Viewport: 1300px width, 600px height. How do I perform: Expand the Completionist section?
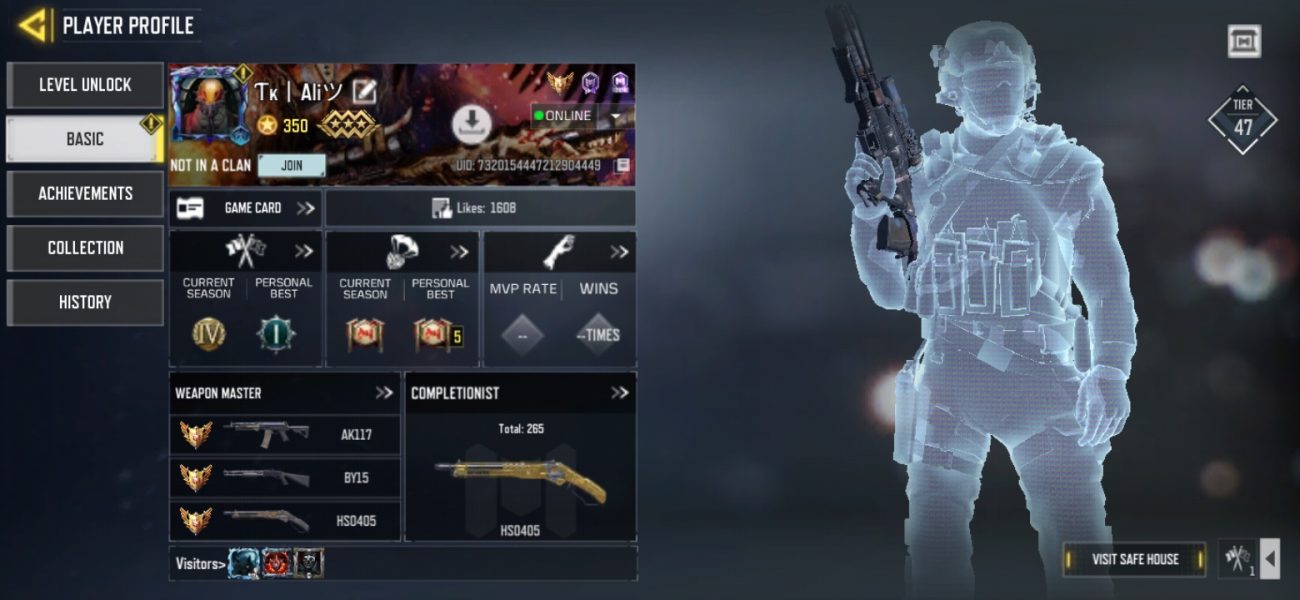tap(619, 393)
